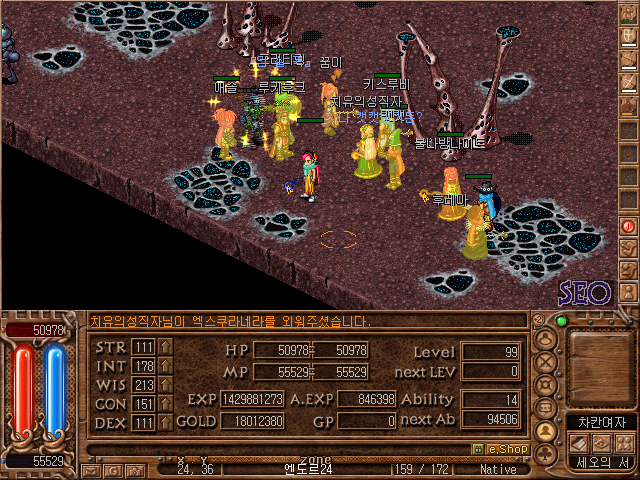Open the diamond map icon beside the book
The image size is (640, 480).
[601, 443]
